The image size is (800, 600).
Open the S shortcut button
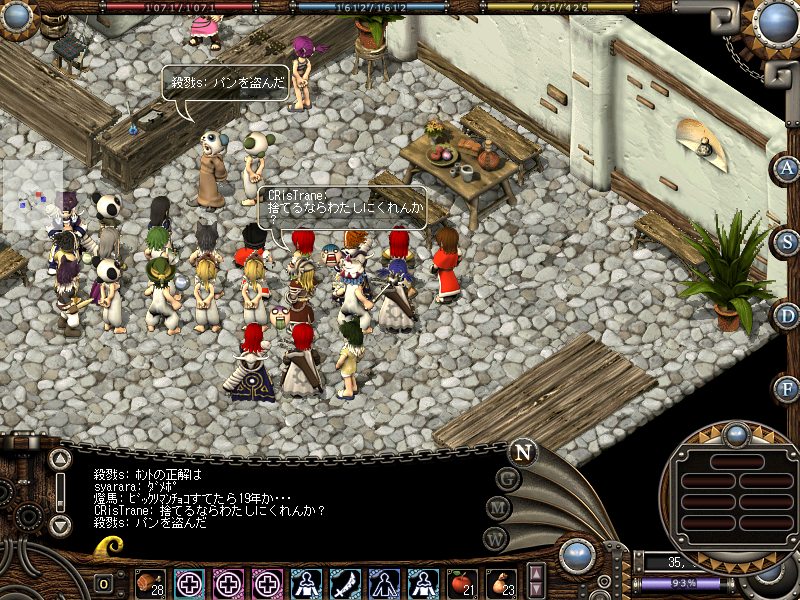pos(786,241)
